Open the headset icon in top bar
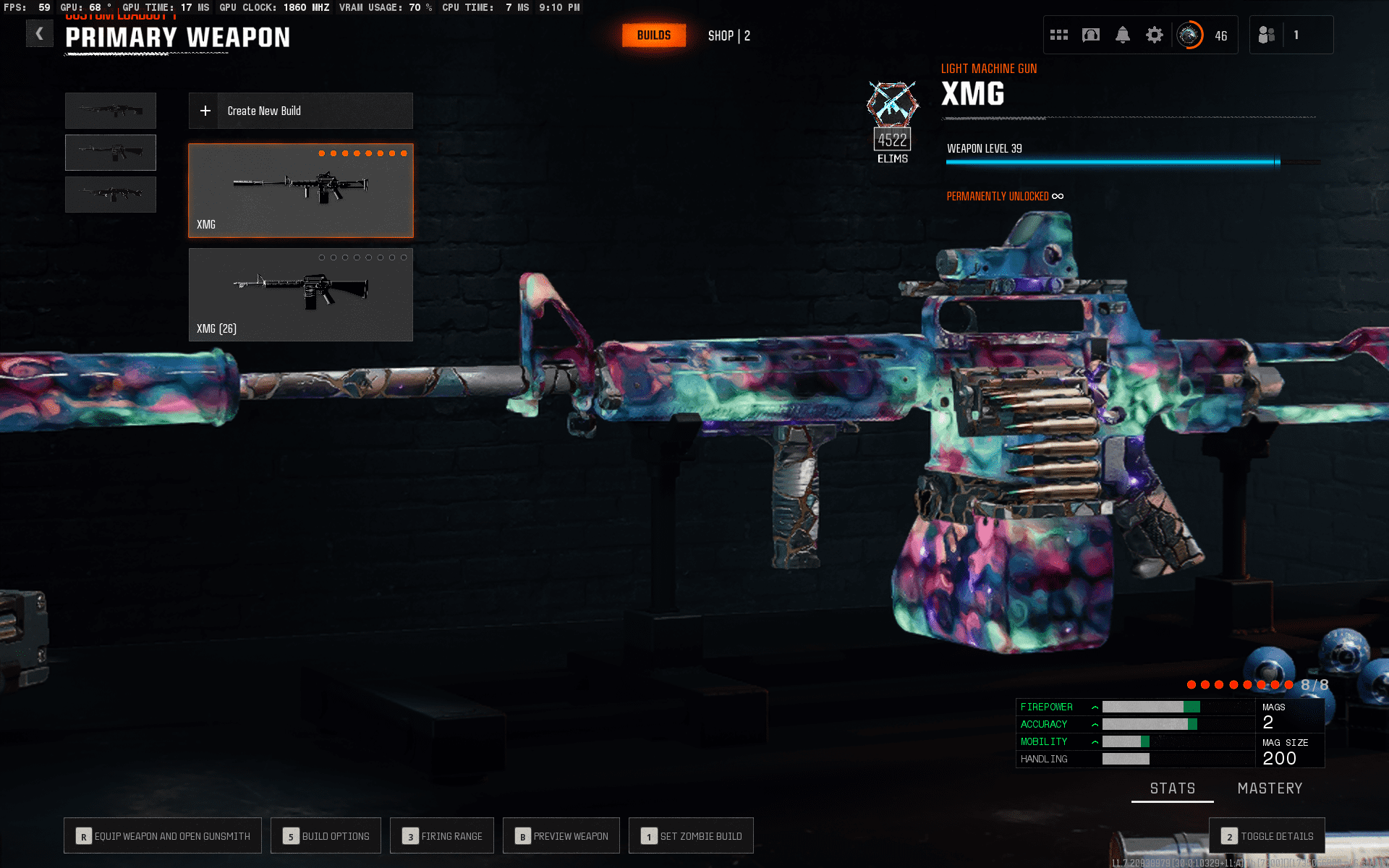Viewport: 1389px width, 868px height. pyautogui.click(x=1091, y=35)
